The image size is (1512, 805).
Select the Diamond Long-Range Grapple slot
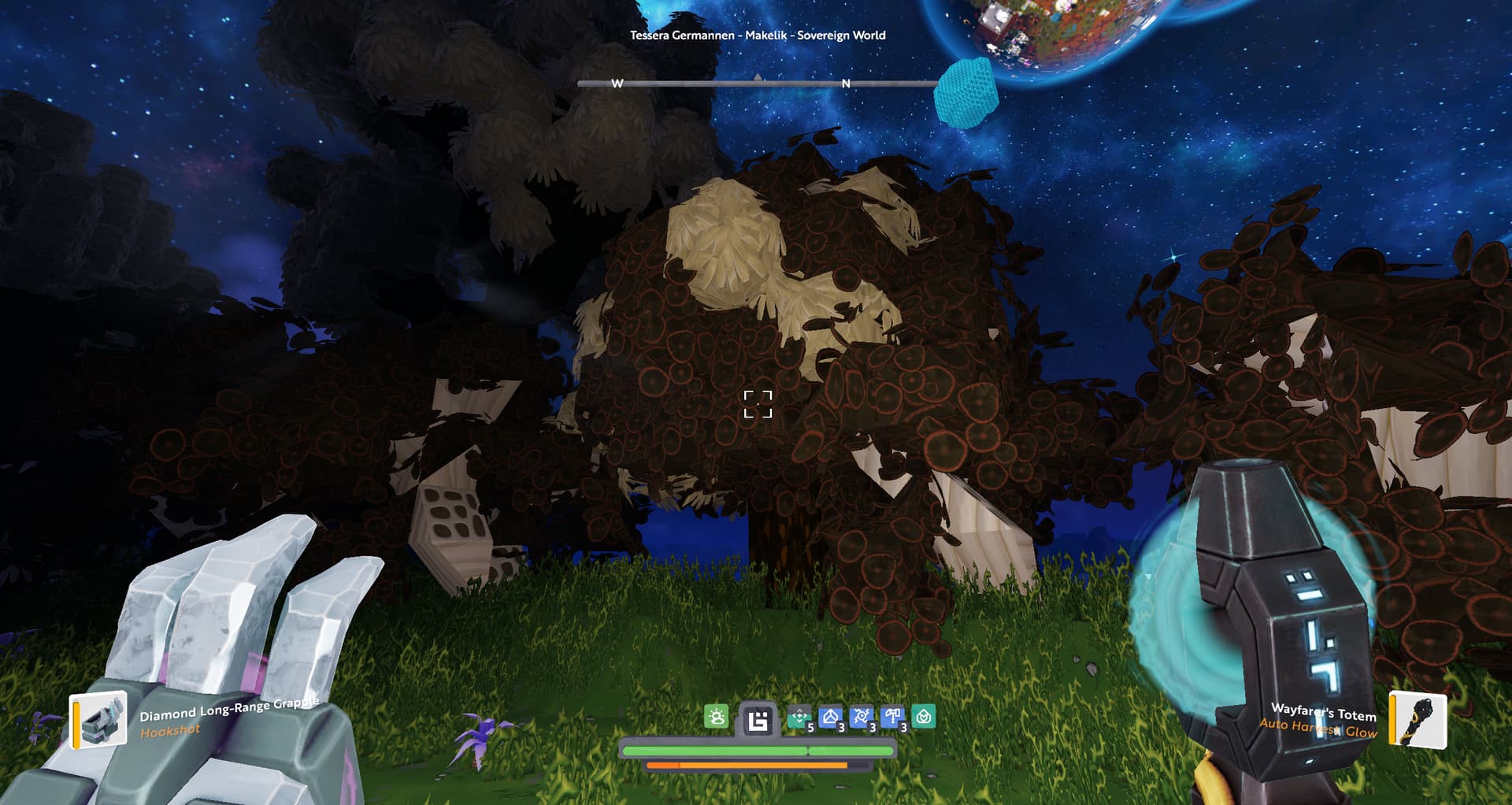pos(98,719)
